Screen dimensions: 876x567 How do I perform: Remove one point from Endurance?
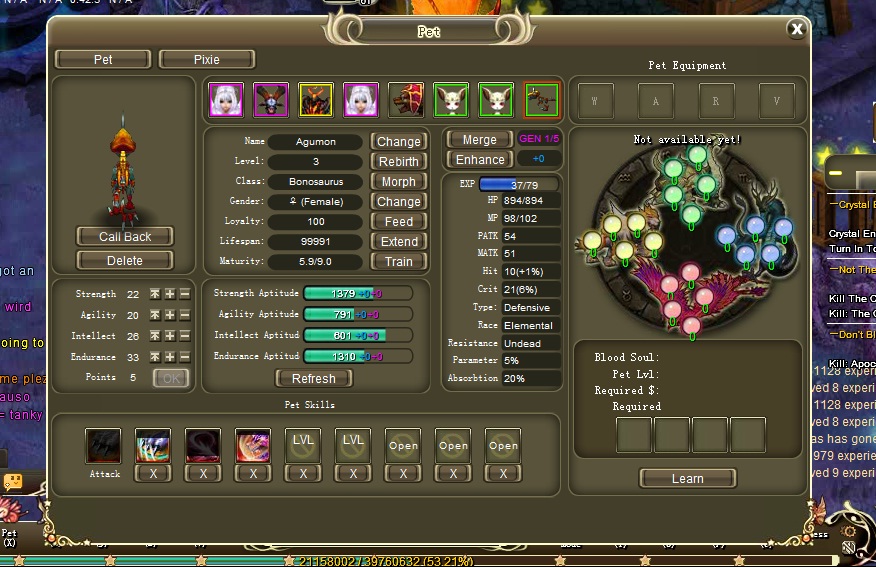pyautogui.click(x=185, y=357)
